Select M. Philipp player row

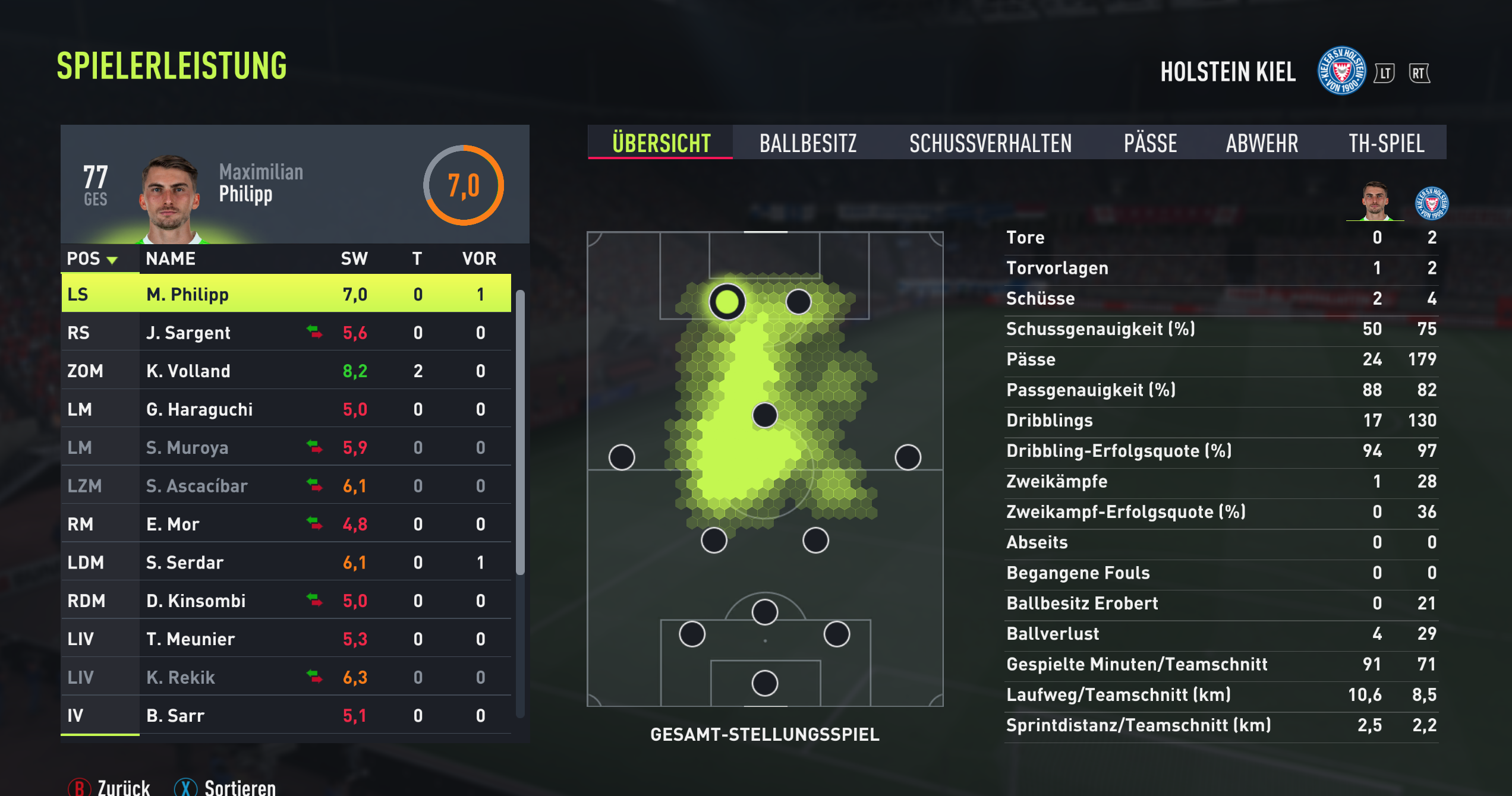click(286, 294)
